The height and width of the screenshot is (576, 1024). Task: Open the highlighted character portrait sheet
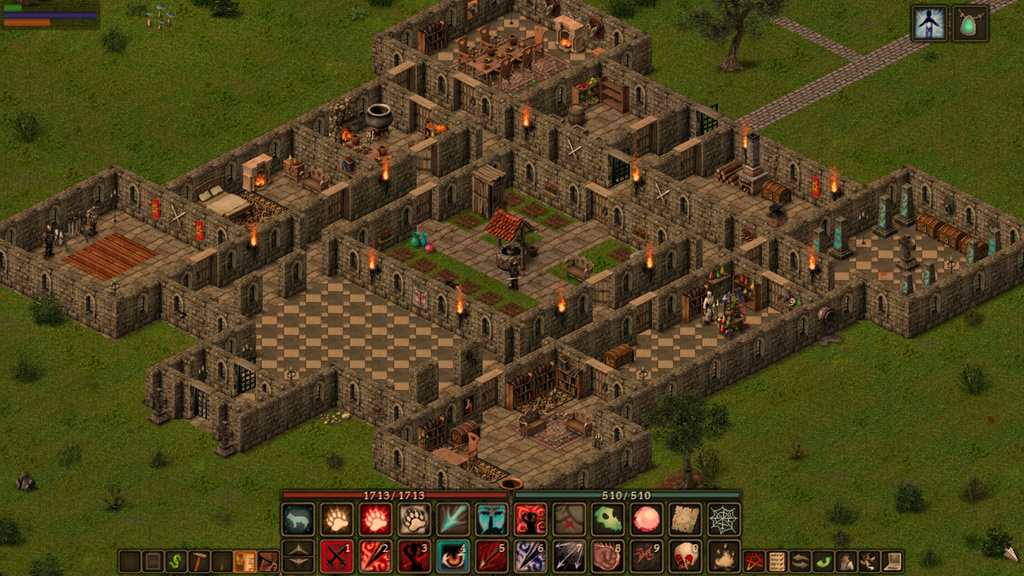coord(929,23)
